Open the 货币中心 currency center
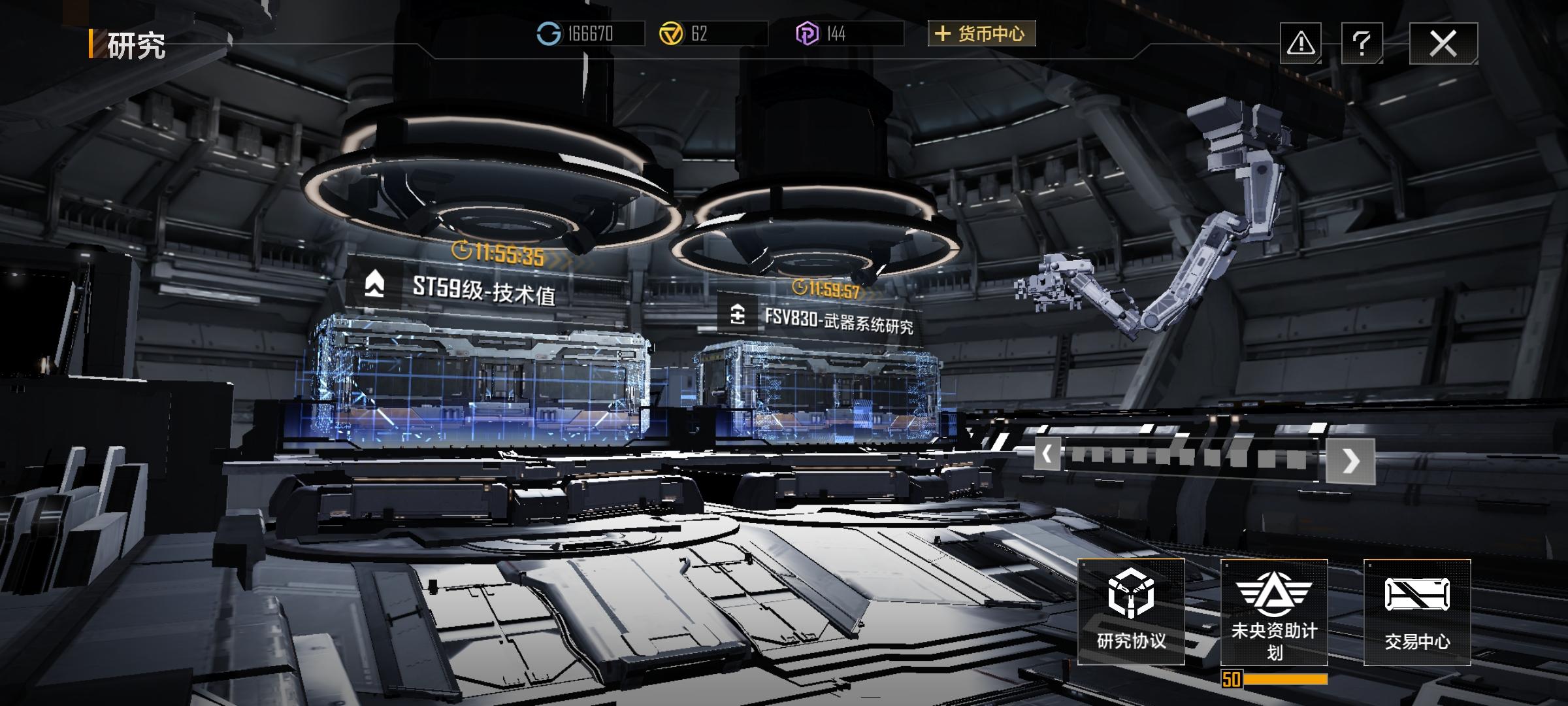1568x706 pixels. coord(981,33)
